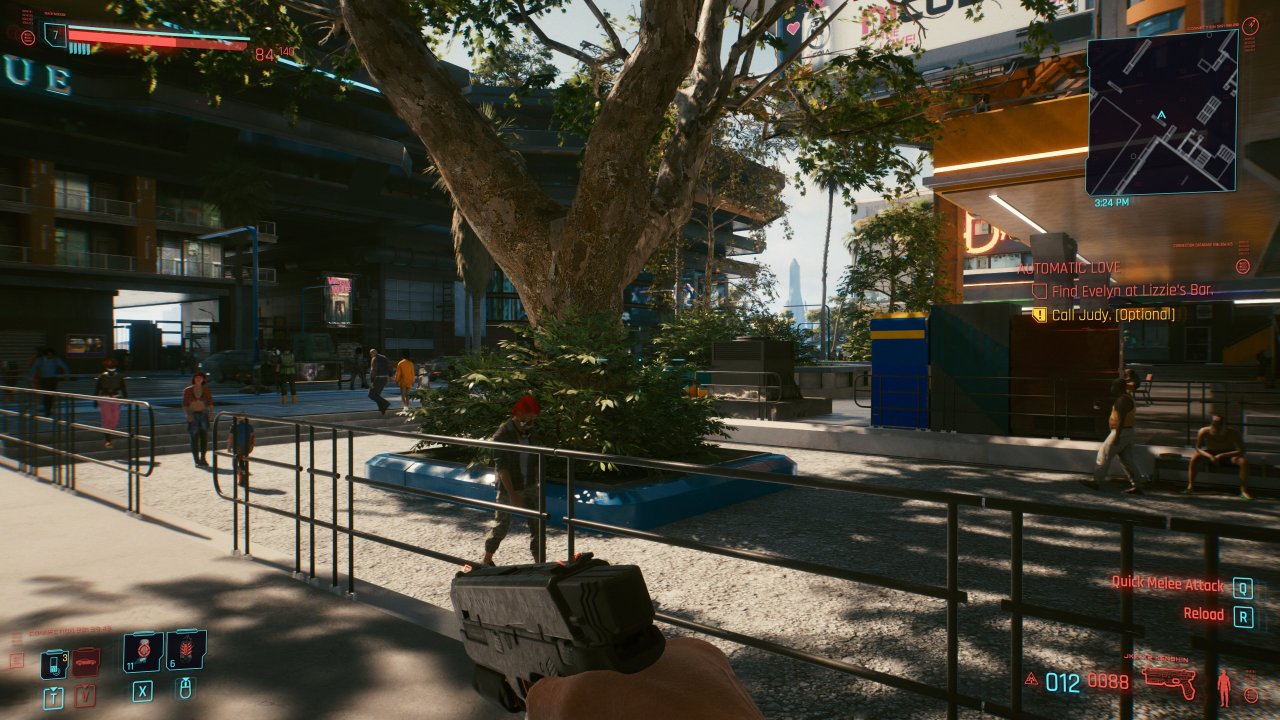Viewport: 1280px width, 720px height.
Task: Click the X grenade hotkey badge
Action: 143,693
